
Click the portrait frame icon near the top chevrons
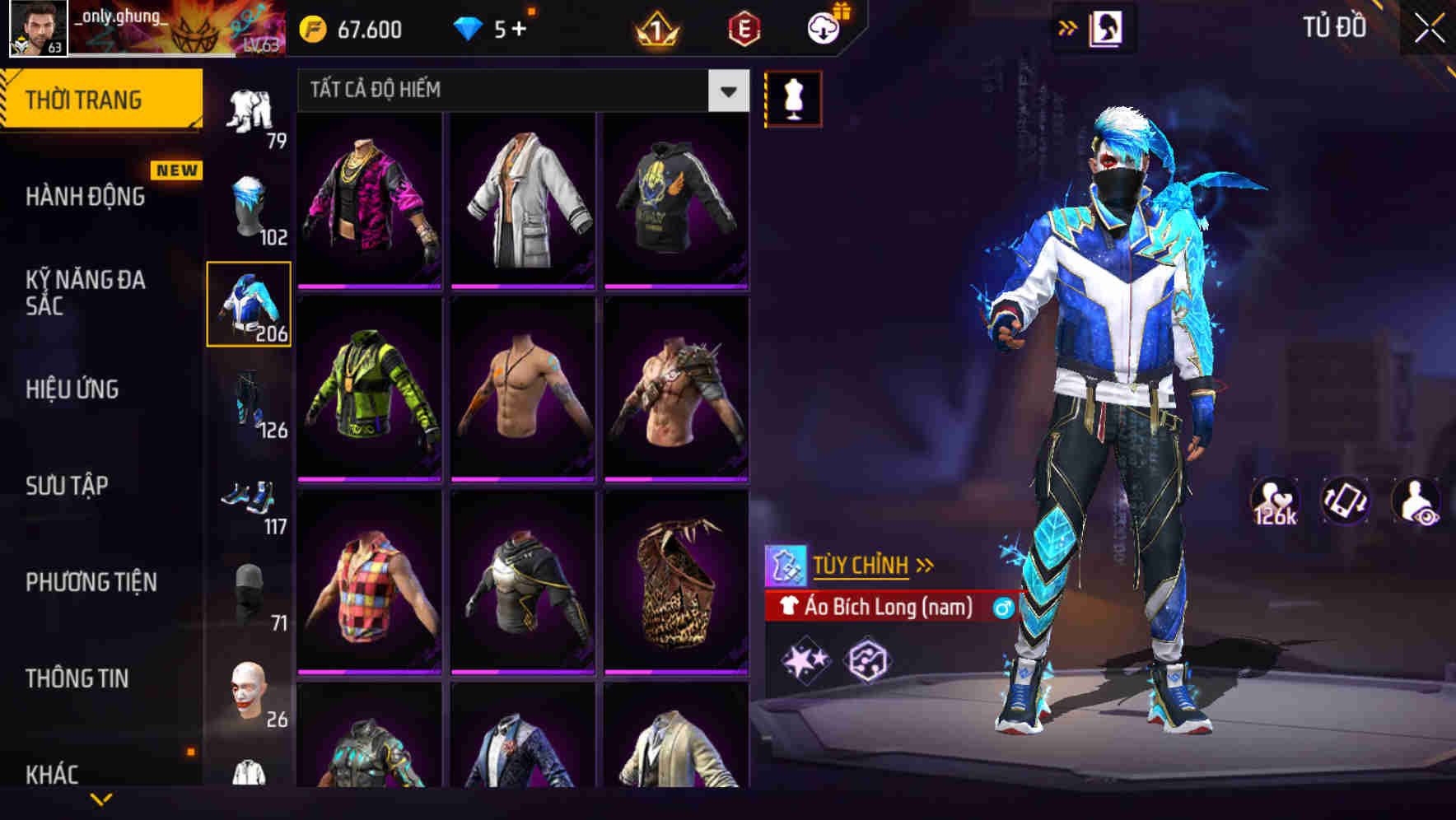1108,26
